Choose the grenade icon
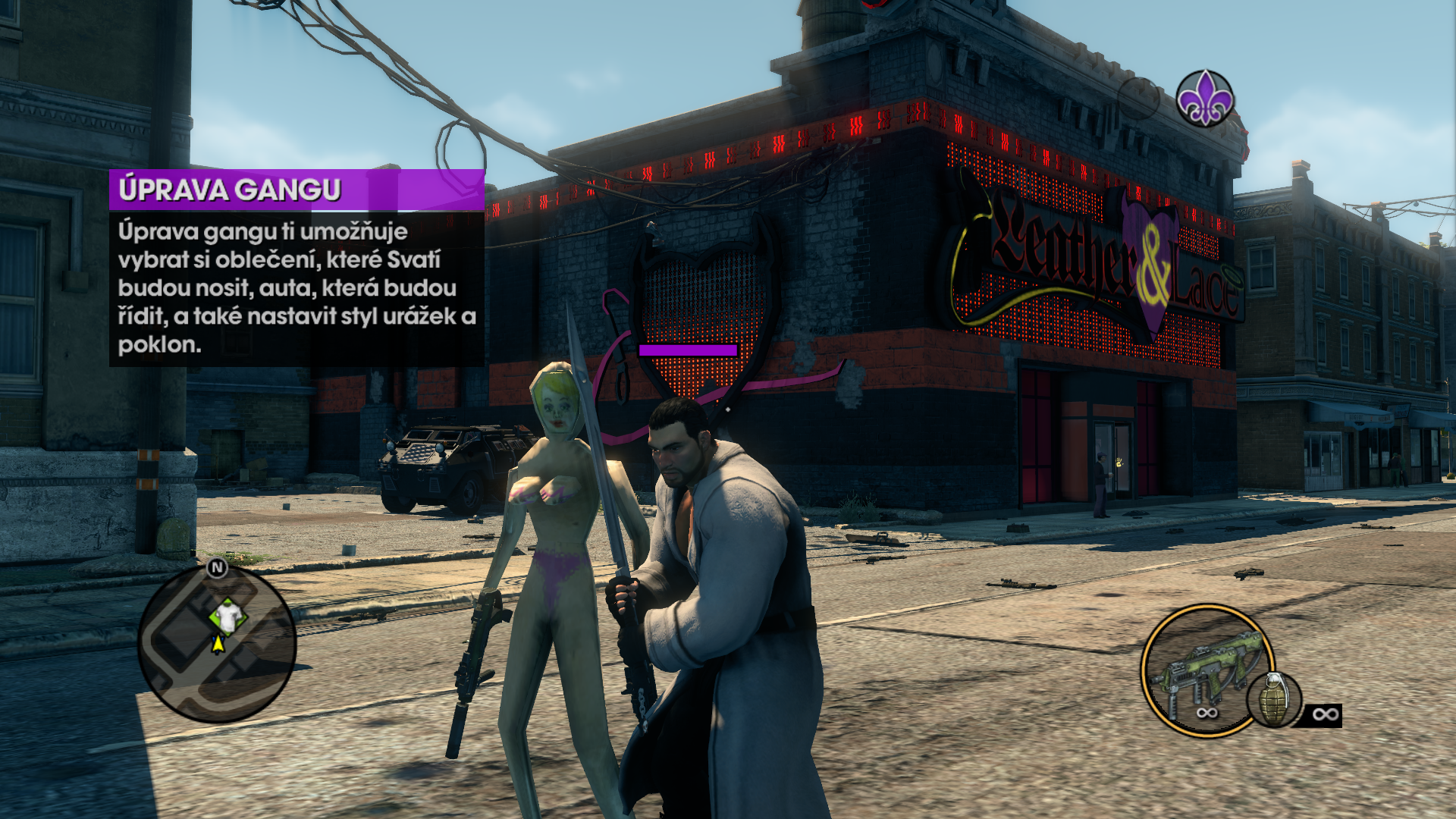The image size is (1456, 819). pos(1274,699)
